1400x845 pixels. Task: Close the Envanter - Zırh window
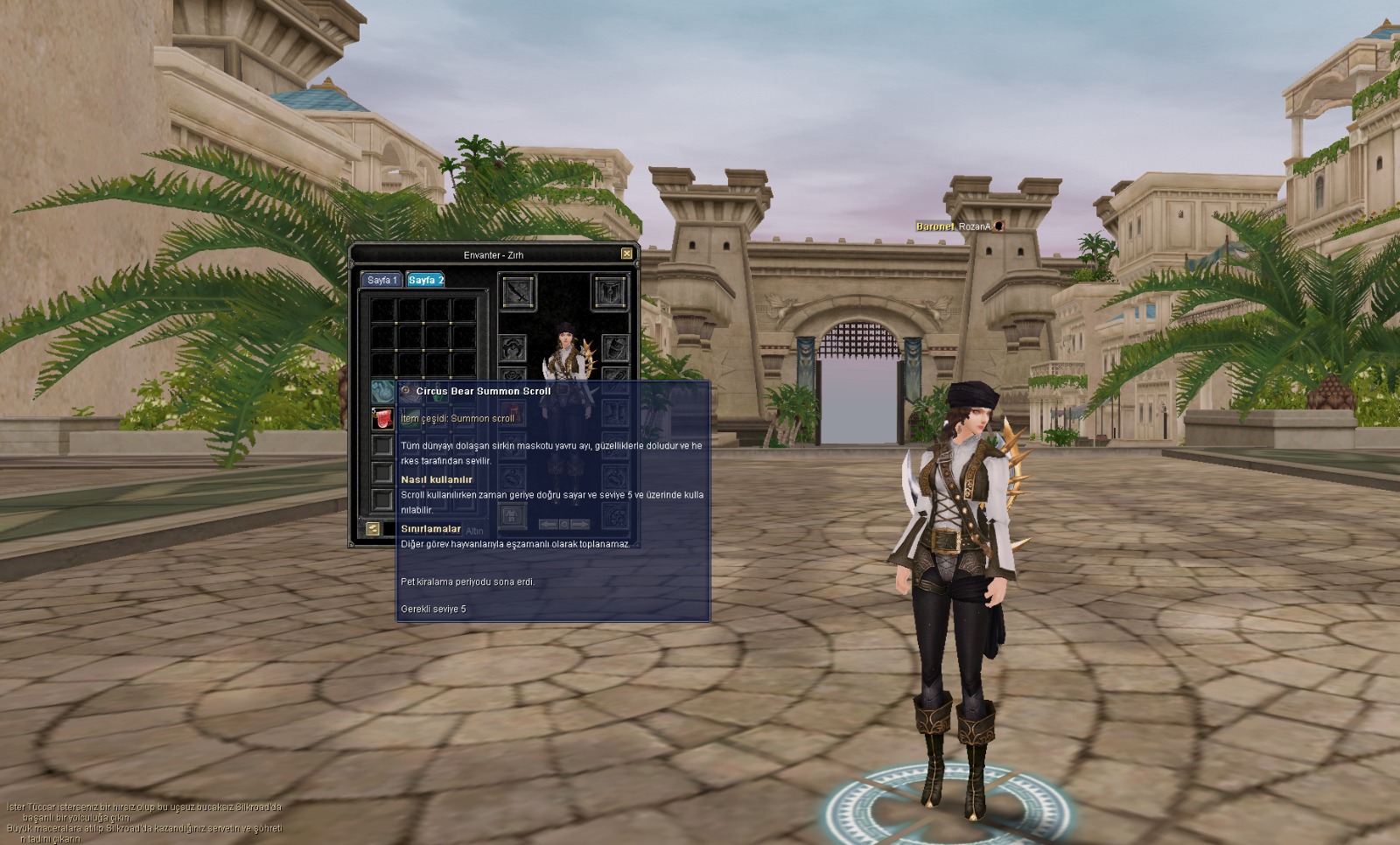pos(626,254)
